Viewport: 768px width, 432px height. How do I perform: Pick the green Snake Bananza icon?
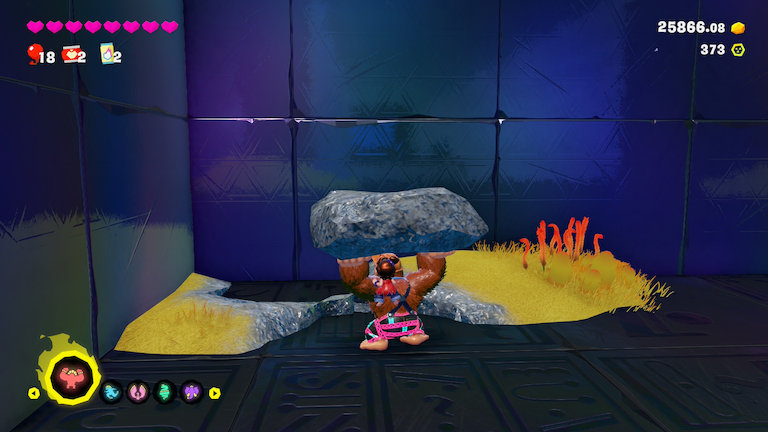(x=165, y=392)
